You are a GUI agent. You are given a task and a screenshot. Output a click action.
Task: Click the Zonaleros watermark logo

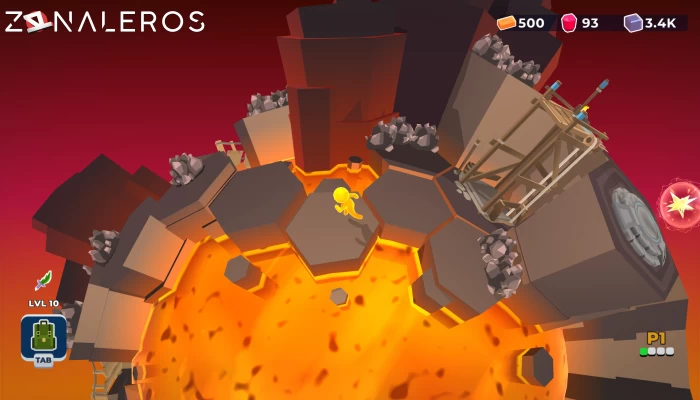coord(104,21)
